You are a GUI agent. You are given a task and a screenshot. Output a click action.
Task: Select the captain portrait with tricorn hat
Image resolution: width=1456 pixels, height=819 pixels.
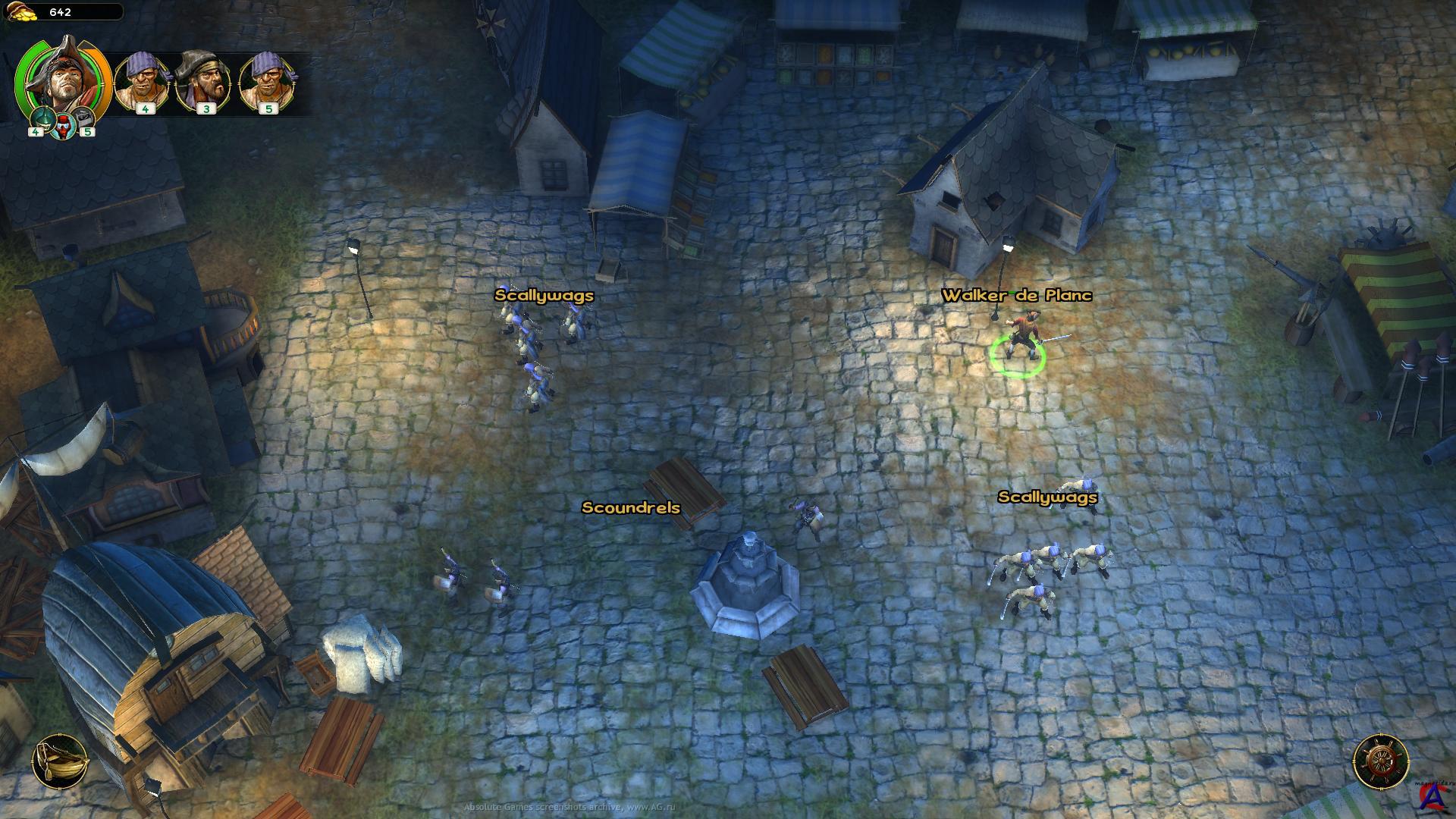pos(62,76)
